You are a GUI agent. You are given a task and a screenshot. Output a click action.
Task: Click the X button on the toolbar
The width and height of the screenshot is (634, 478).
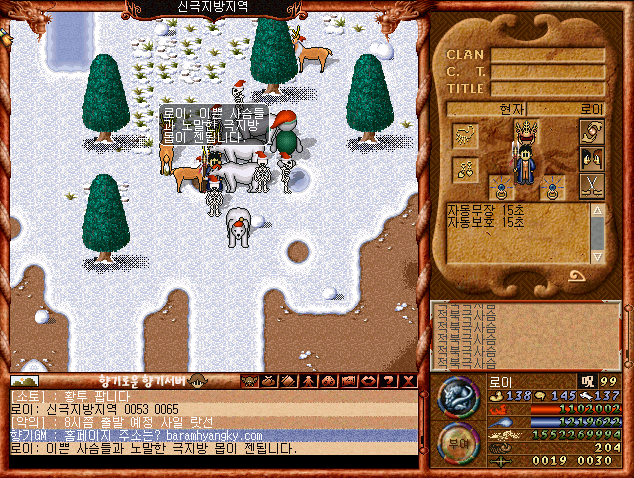coord(407,381)
